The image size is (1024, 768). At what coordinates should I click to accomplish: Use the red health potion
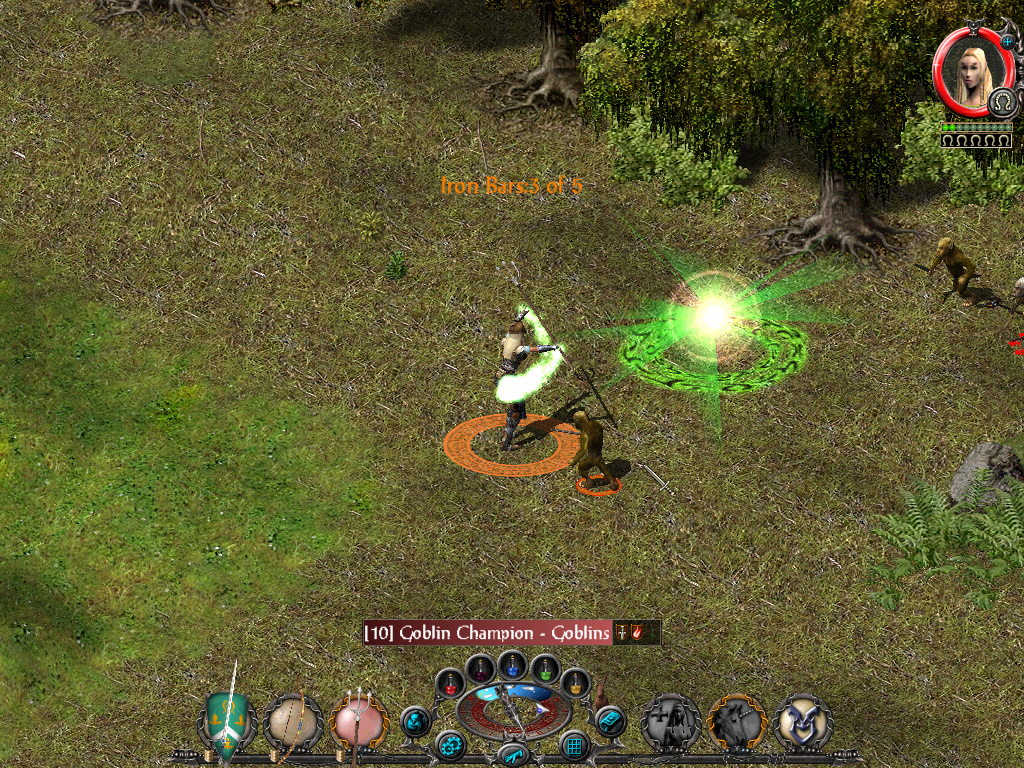tap(451, 684)
